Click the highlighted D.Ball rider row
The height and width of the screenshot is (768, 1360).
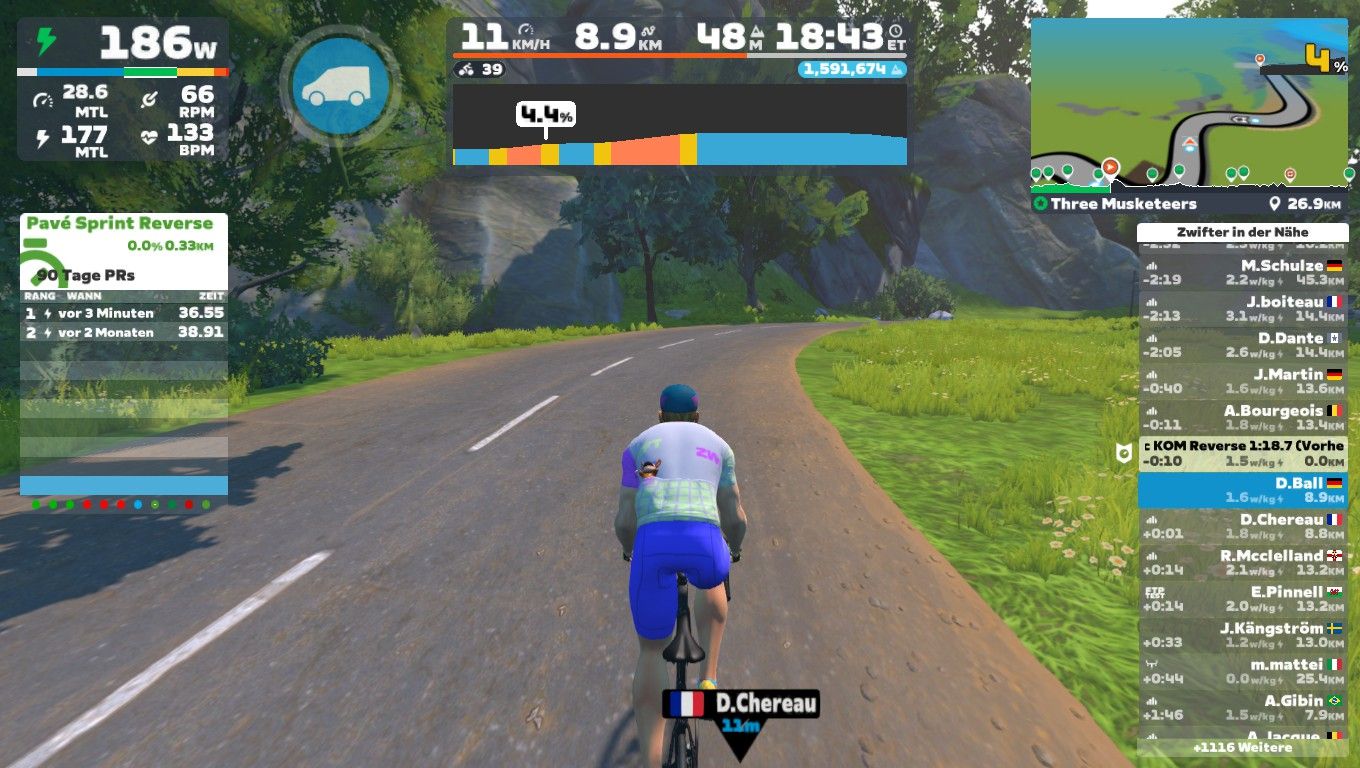(x=1242, y=490)
